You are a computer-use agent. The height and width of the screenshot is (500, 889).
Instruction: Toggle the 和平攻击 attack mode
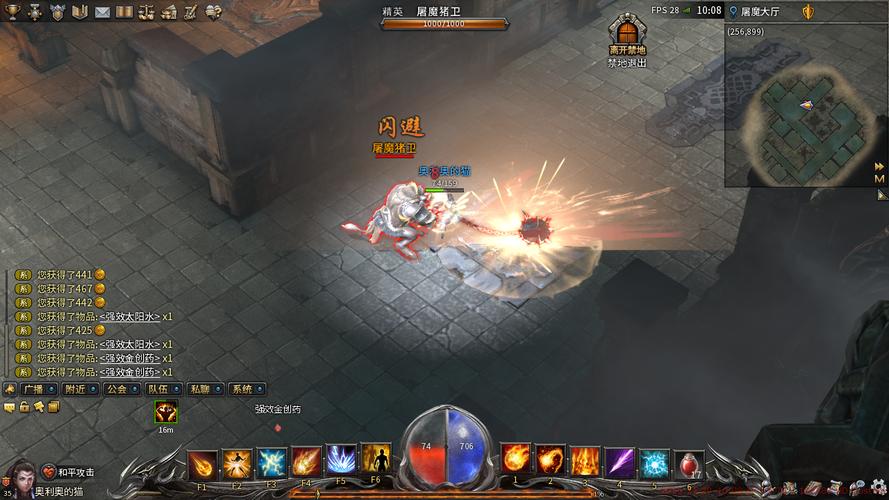69,472
